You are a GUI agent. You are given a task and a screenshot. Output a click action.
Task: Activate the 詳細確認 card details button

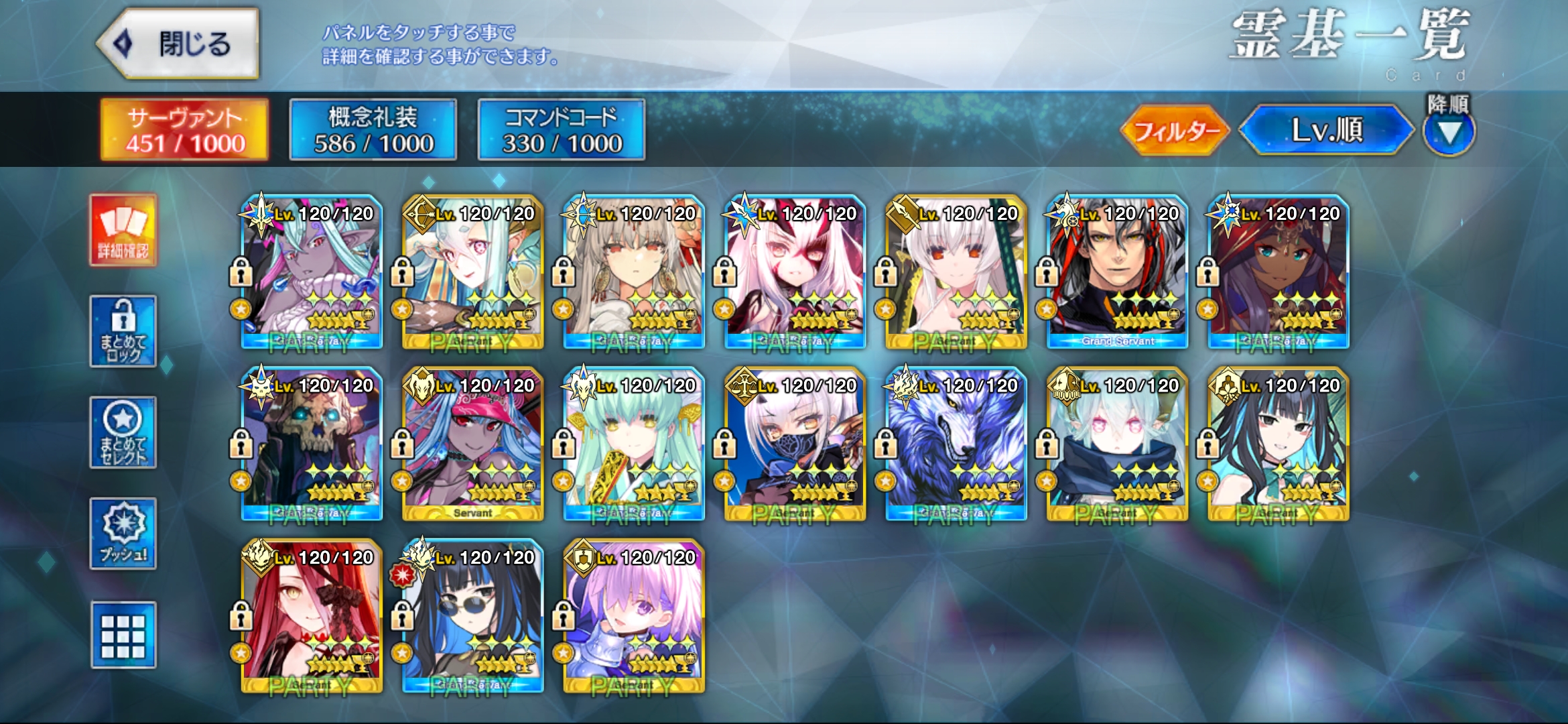[123, 231]
